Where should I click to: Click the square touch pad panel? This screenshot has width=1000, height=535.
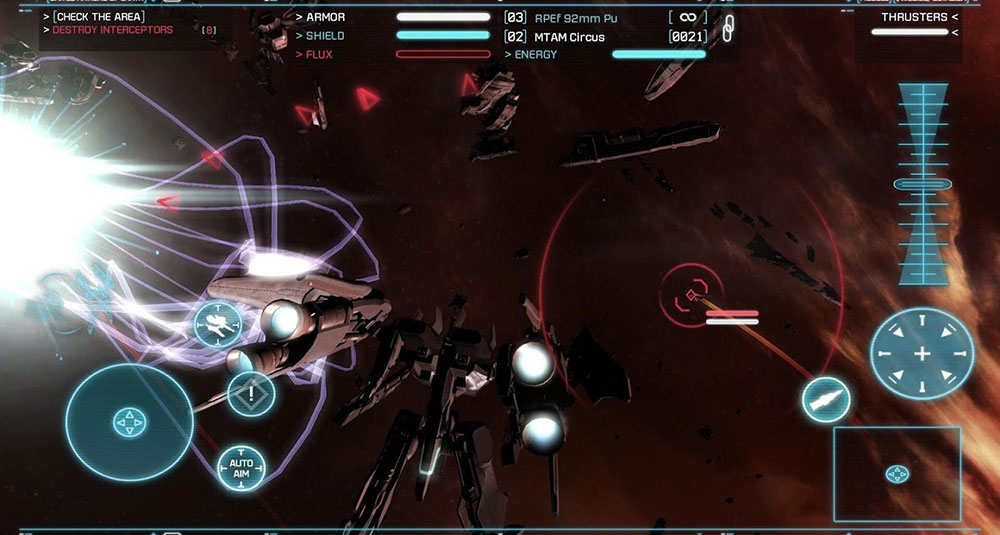[x=897, y=473]
